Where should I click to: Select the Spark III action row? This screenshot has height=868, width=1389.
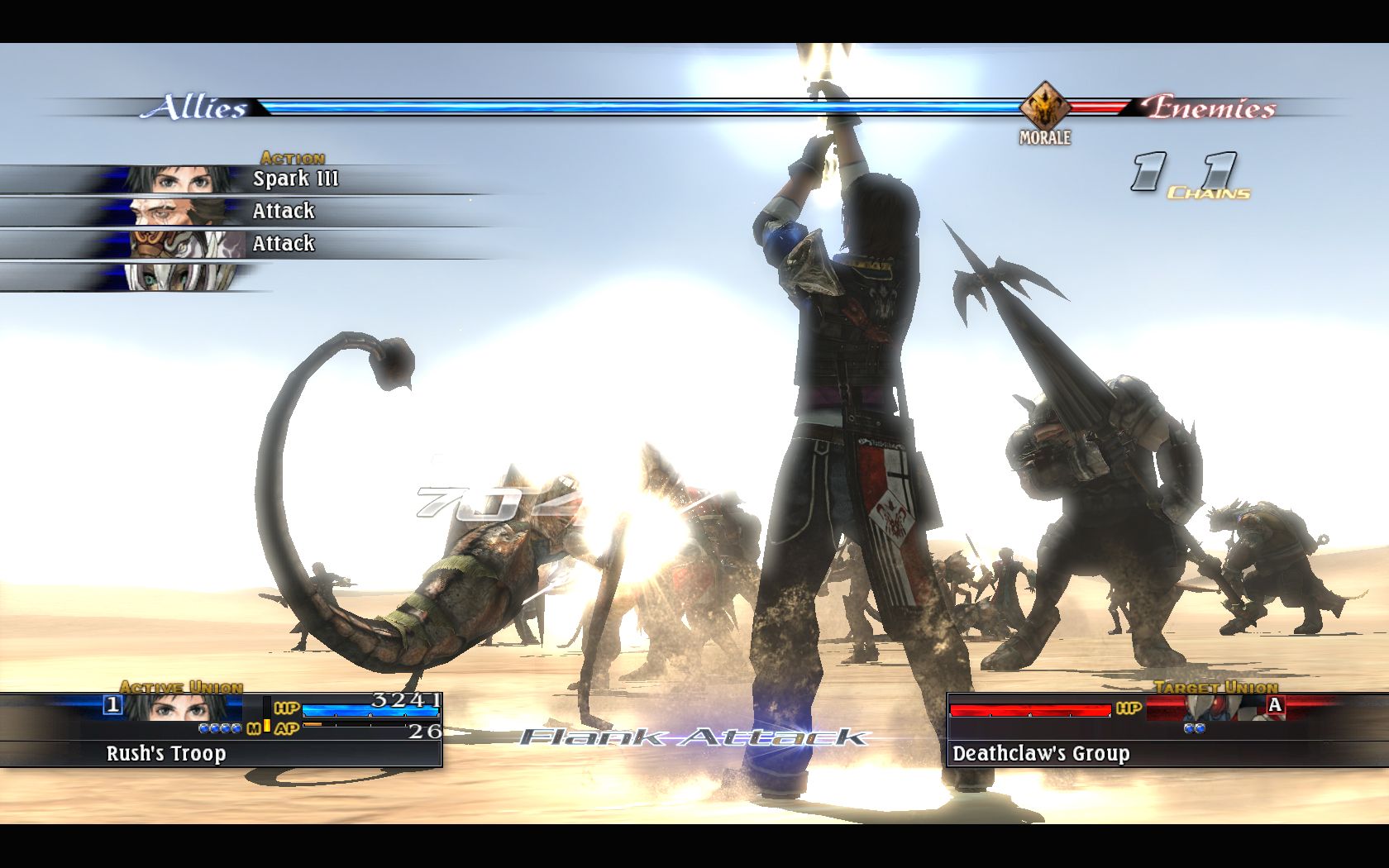click(x=248, y=179)
